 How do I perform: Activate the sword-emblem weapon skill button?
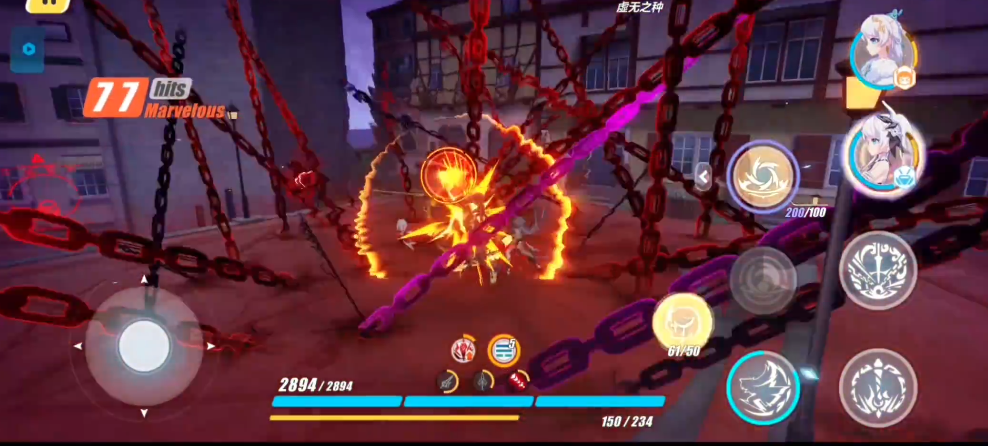click(877, 270)
